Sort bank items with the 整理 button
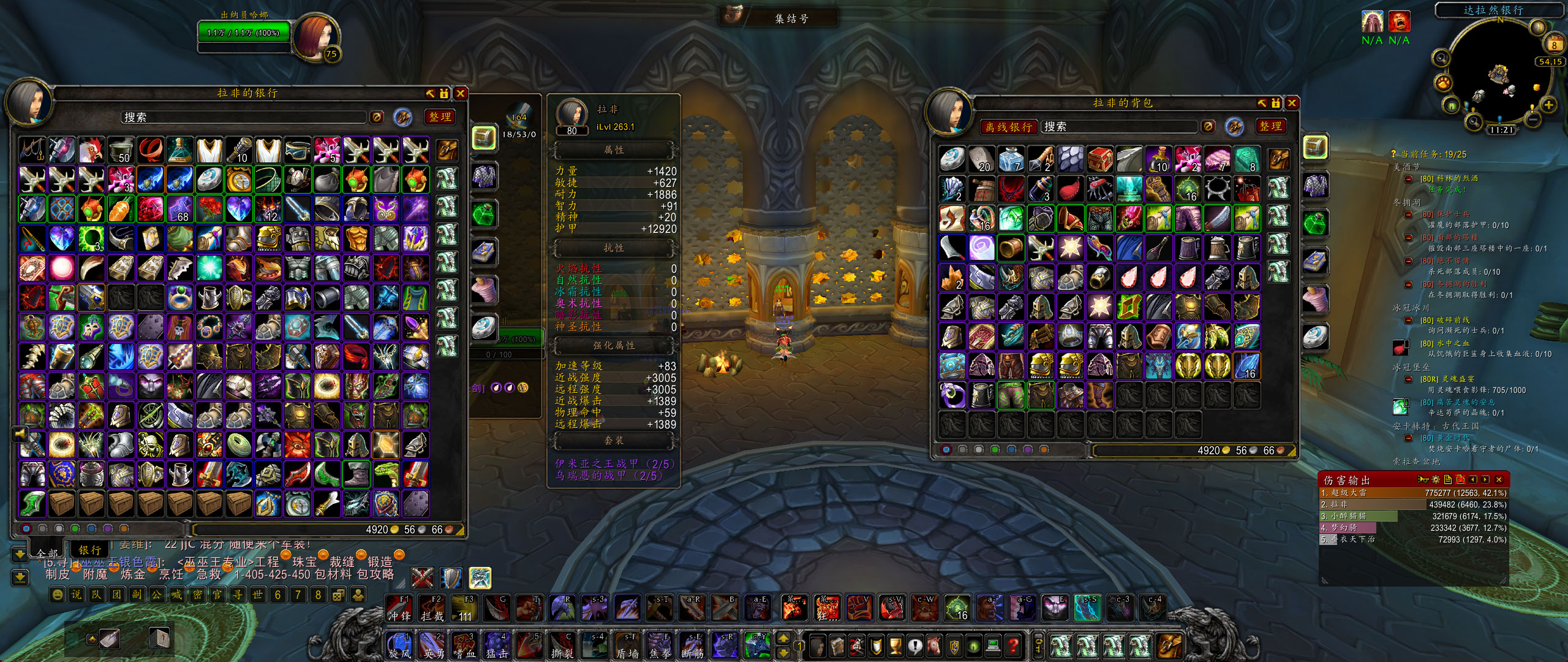Image resolution: width=1568 pixels, height=662 pixels. [440, 116]
